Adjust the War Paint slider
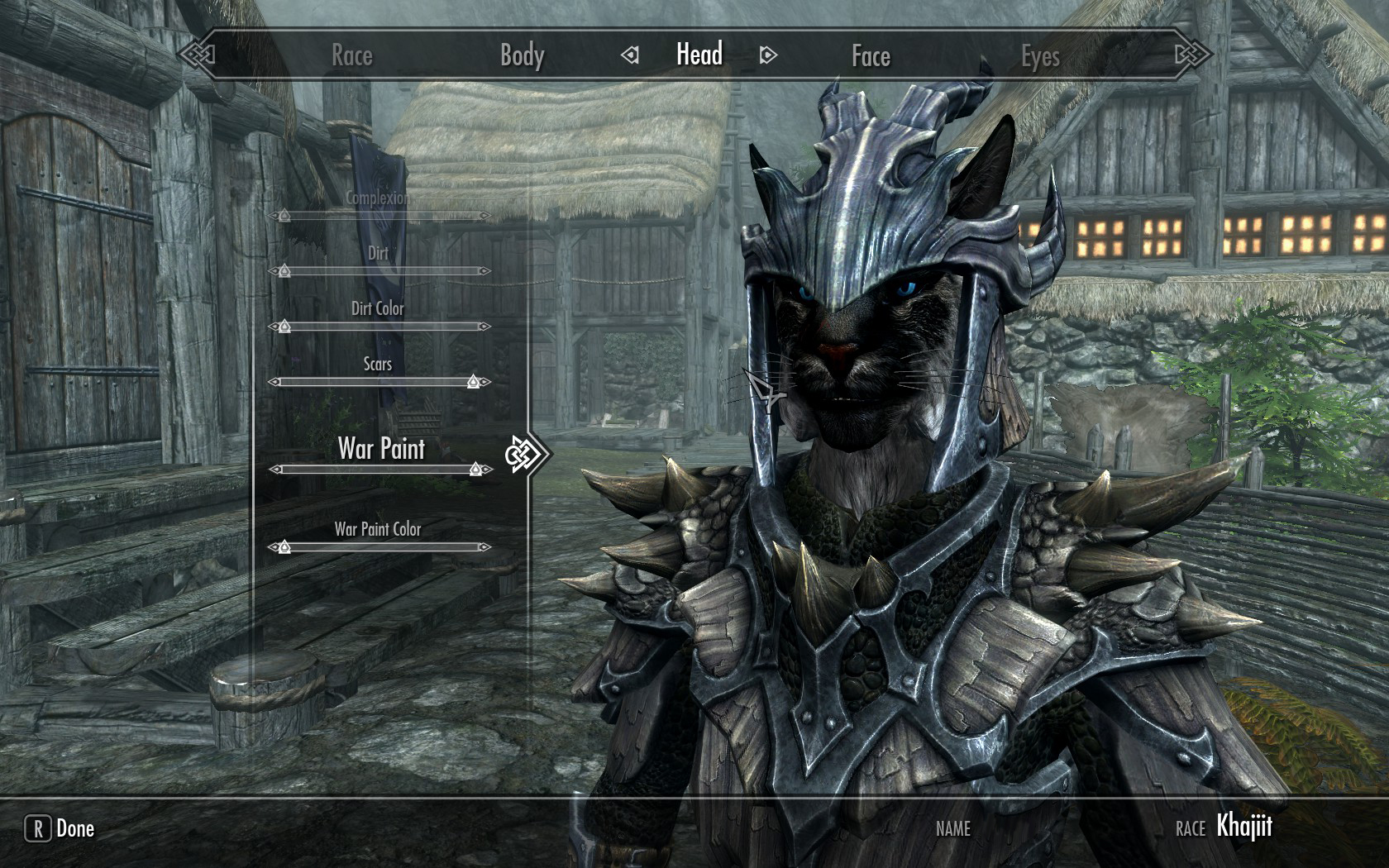The width and height of the screenshot is (1389, 868). tap(379, 470)
